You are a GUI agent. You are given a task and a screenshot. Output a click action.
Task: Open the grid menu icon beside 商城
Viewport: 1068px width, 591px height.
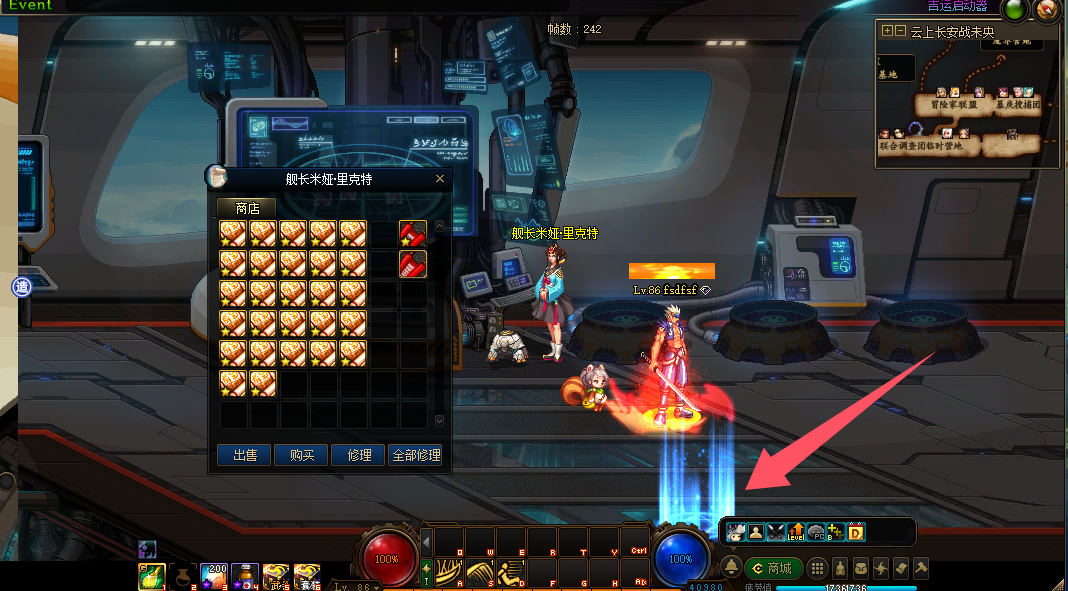pyautogui.click(x=817, y=568)
